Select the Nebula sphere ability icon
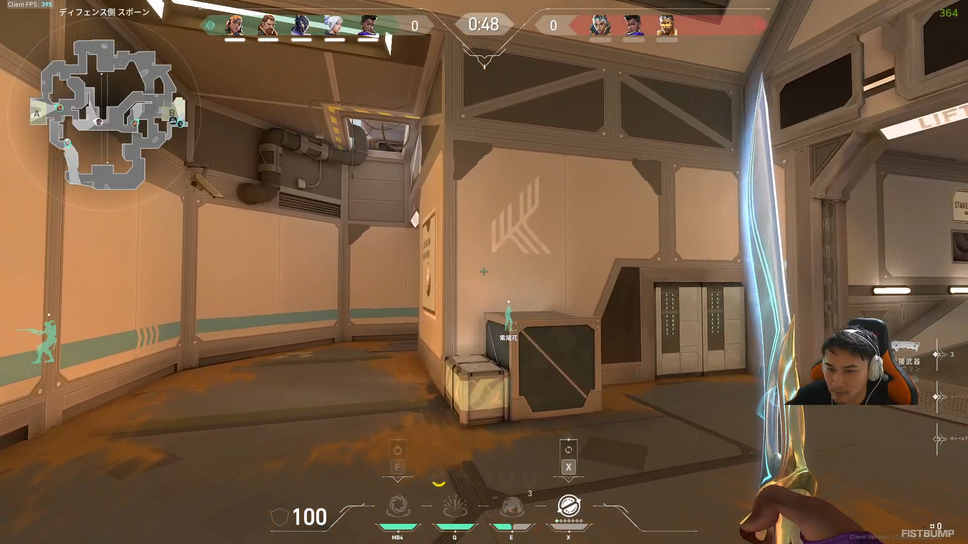The width and height of the screenshot is (968, 544). tap(512, 508)
